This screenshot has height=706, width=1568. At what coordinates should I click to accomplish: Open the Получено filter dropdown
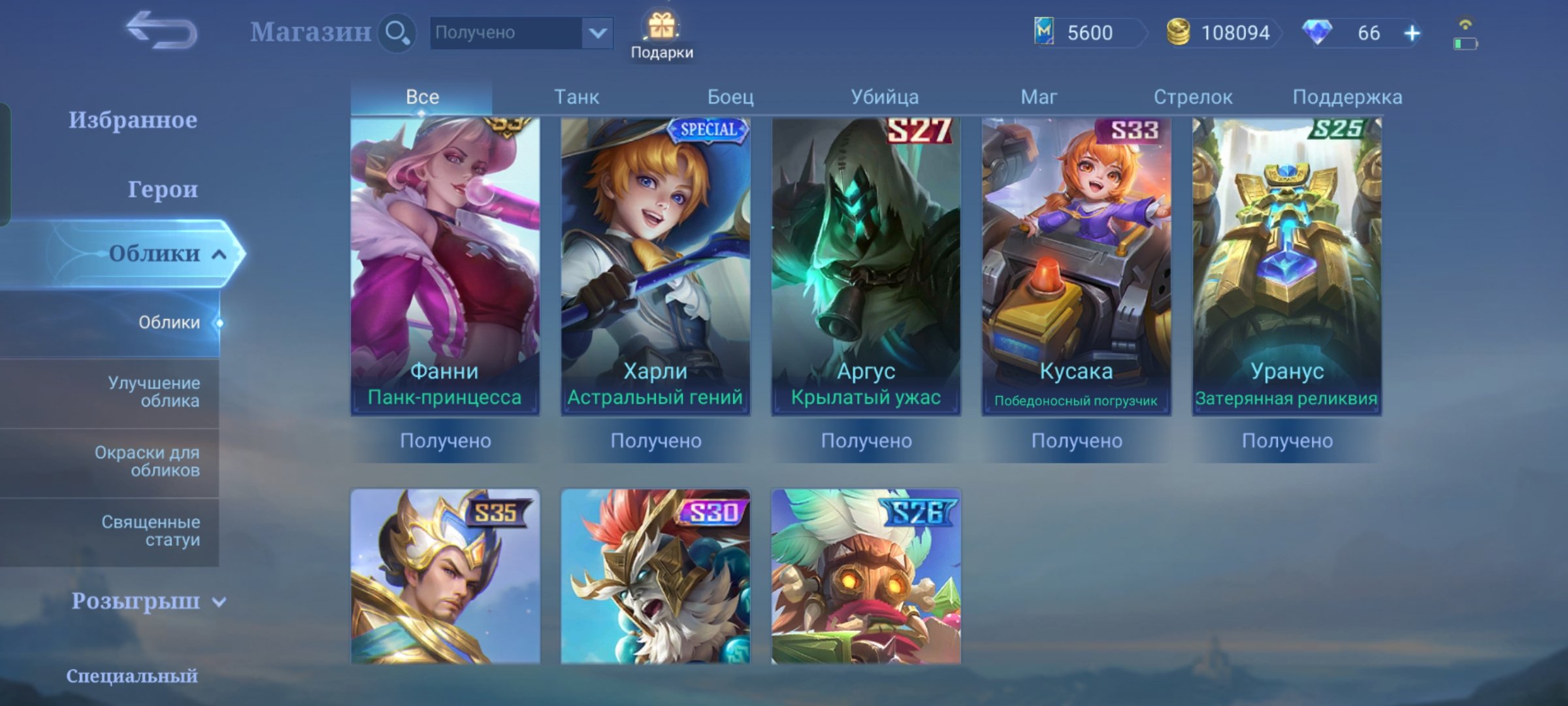(x=519, y=33)
